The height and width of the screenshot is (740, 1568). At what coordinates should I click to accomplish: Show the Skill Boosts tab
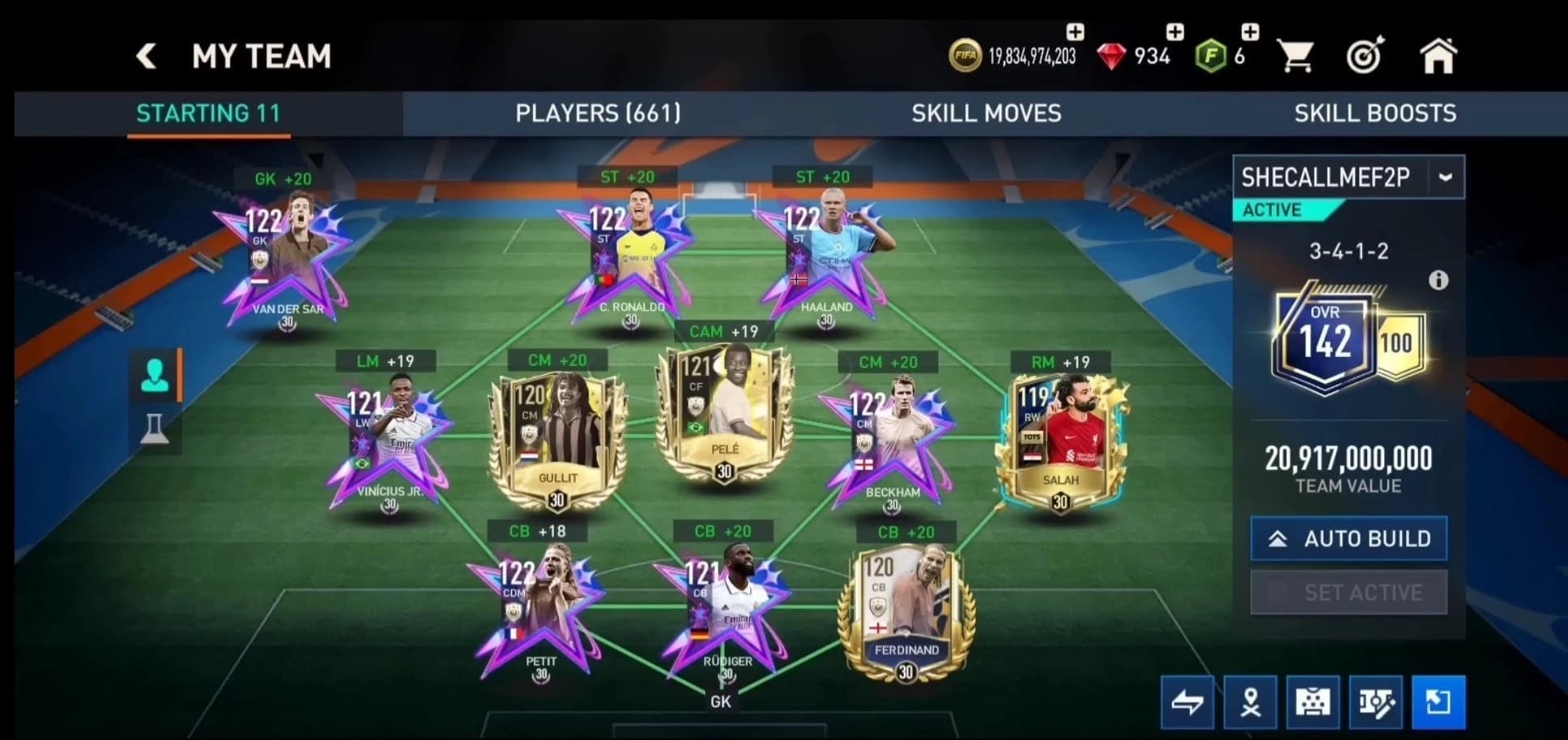pyautogui.click(x=1374, y=113)
